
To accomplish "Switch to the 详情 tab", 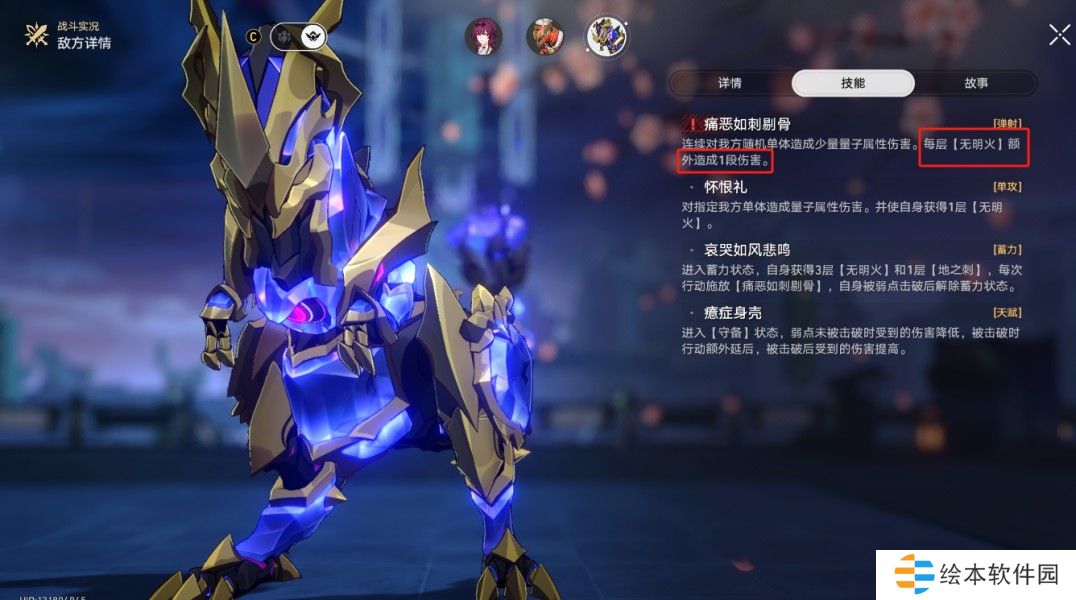I will coord(730,83).
